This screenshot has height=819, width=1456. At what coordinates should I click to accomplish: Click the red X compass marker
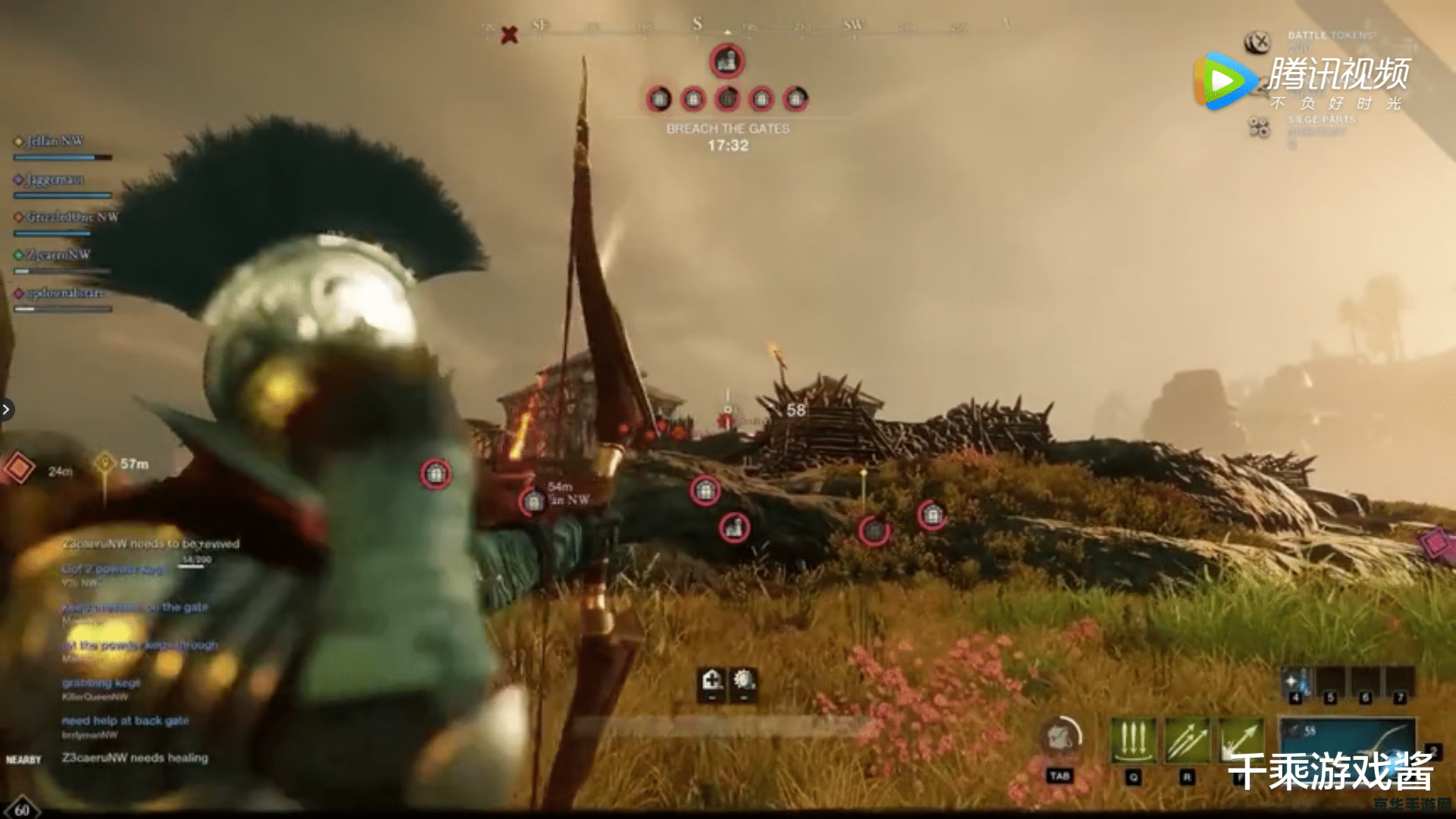(x=510, y=35)
